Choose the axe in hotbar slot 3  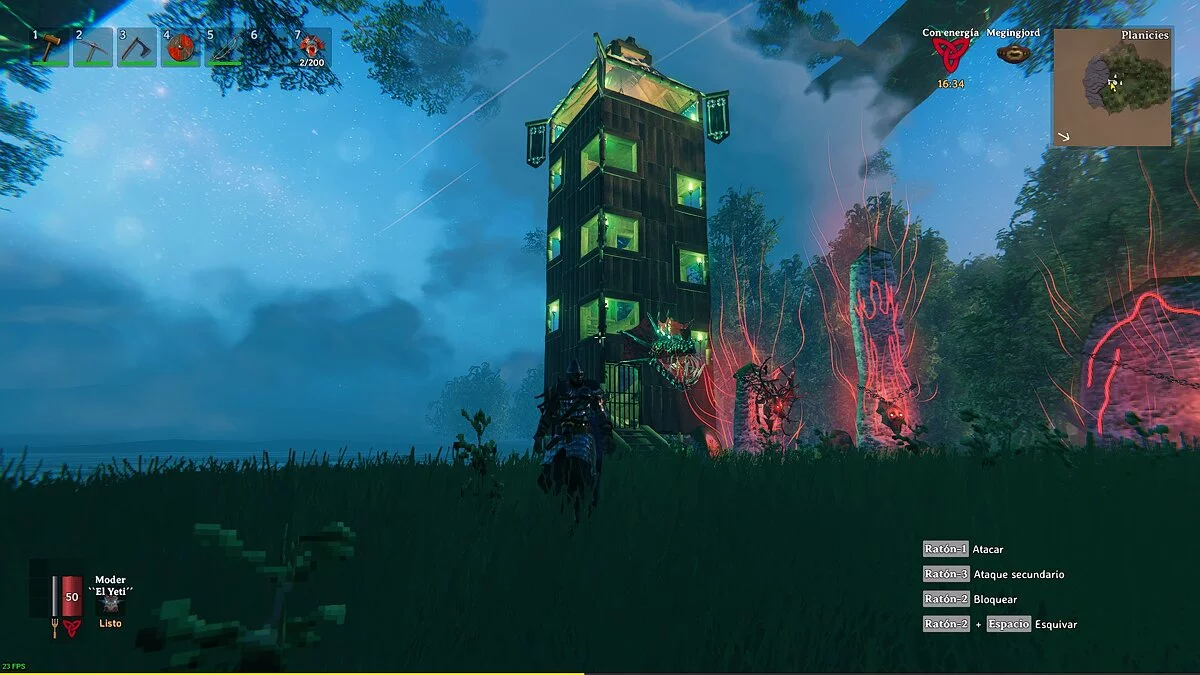(x=137, y=47)
